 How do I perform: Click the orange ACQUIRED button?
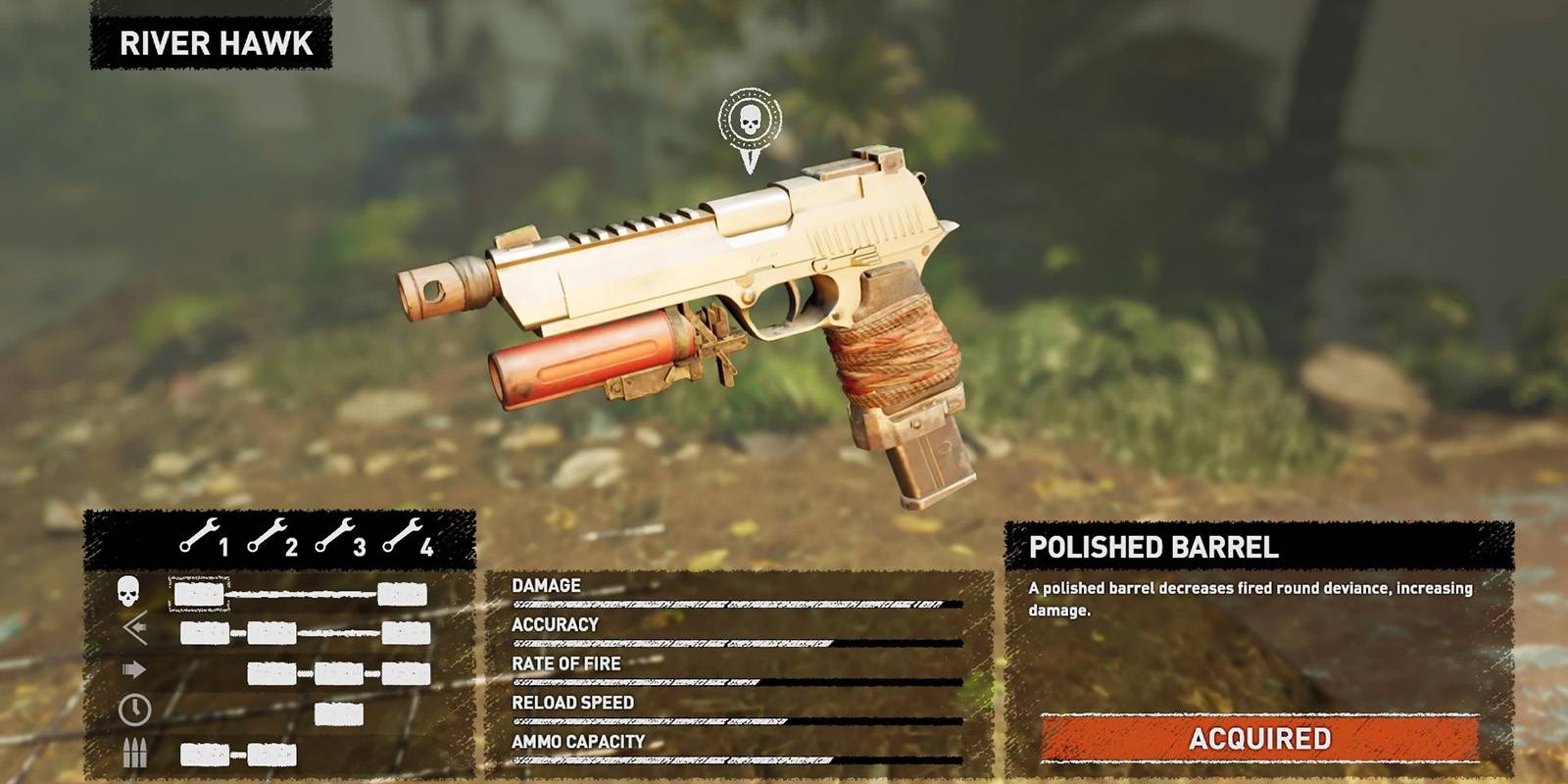(x=1259, y=738)
